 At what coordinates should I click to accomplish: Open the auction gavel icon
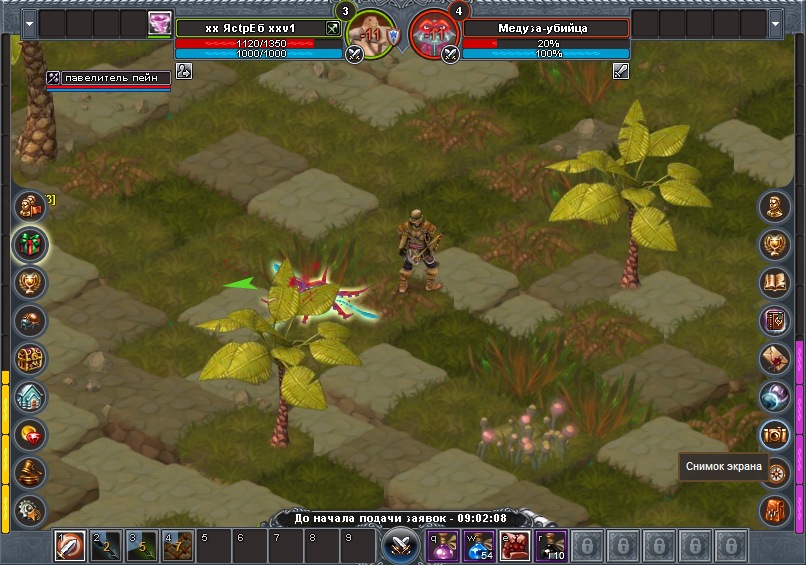[30, 472]
